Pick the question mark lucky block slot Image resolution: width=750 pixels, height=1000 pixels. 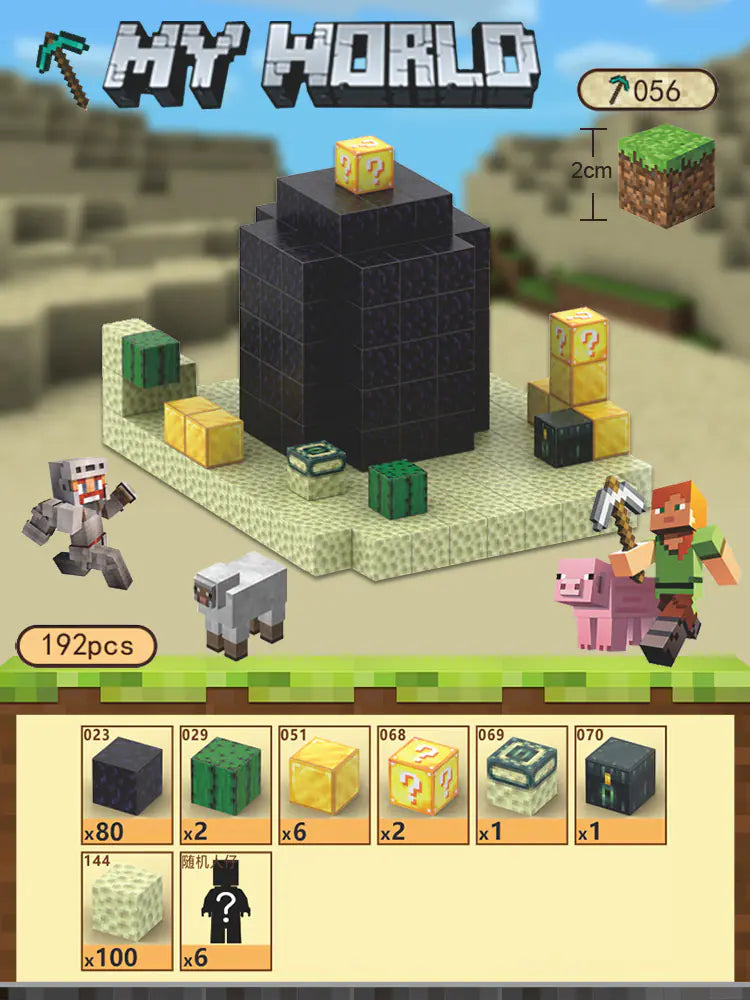pos(423,785)
